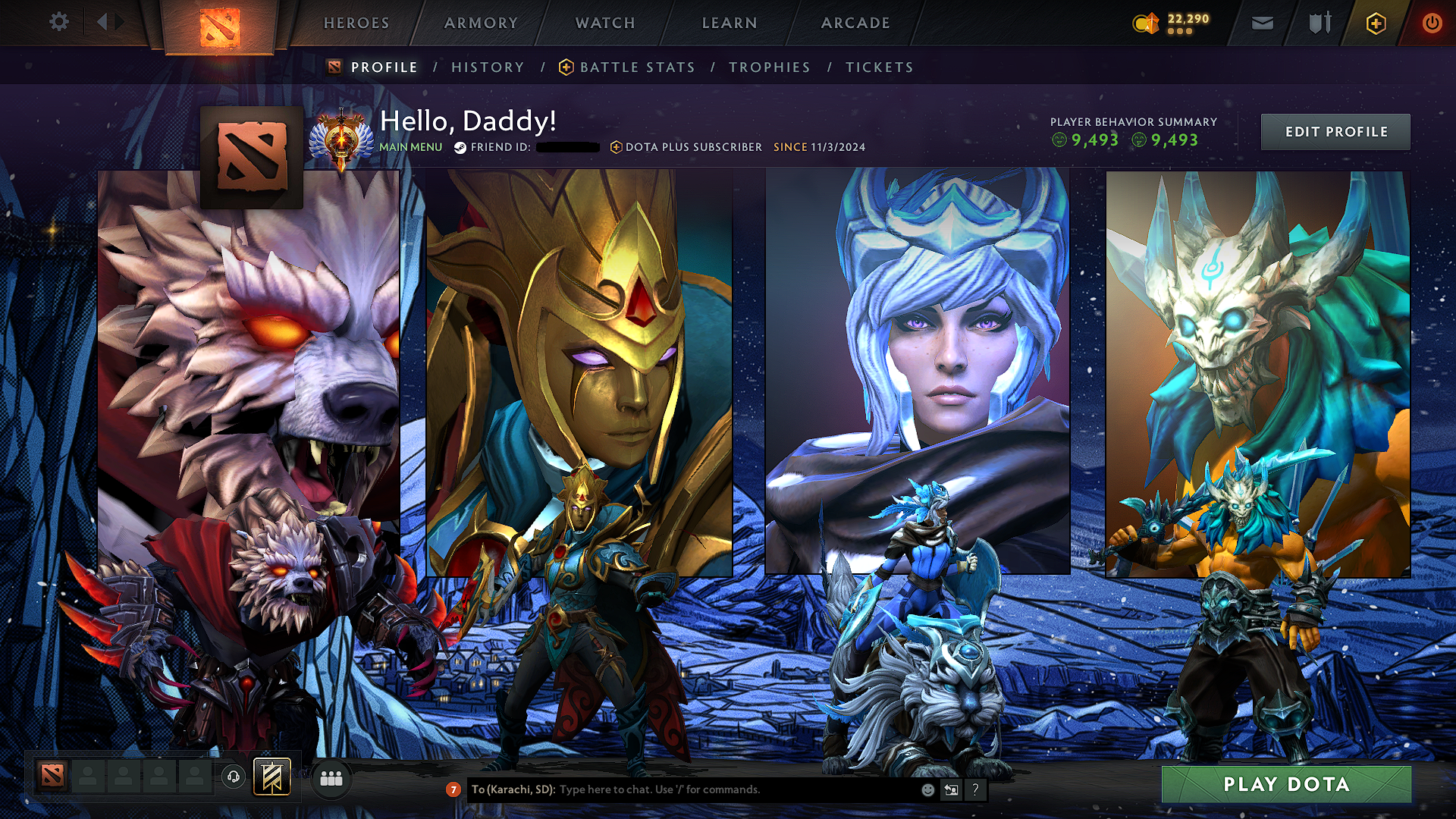Click the help question mark beside chat
1456x819 pixels.
[x=975, y=789]
